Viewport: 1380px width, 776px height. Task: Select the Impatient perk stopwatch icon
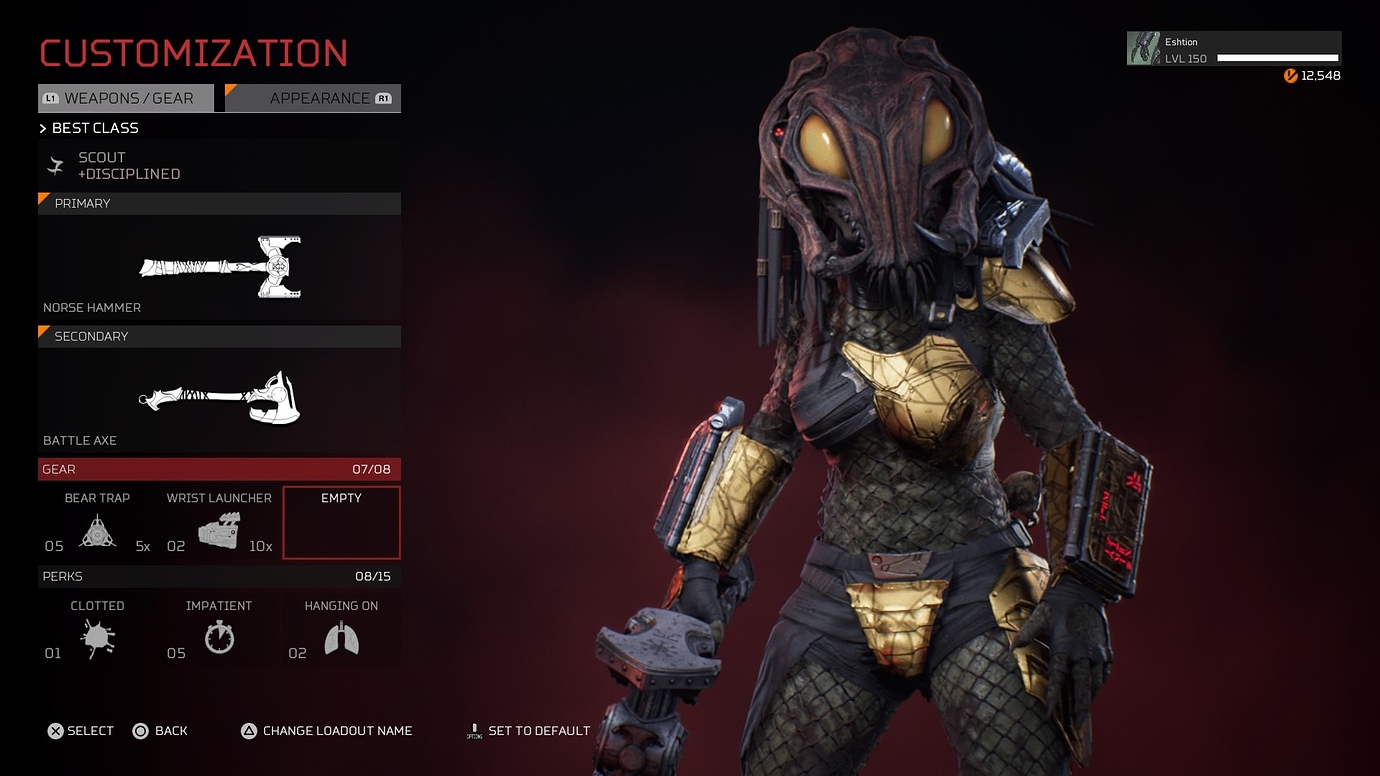pos(219,638)
